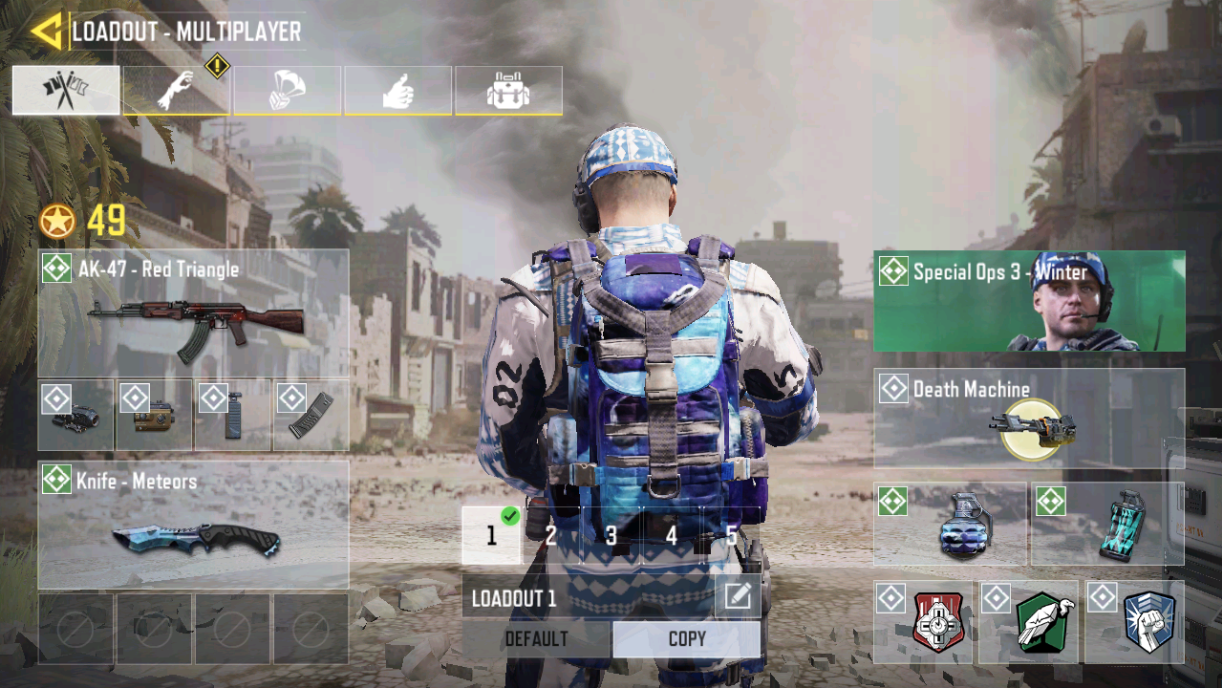Open the thumbs-up emote tab
Image resolution: width=1222 pixels, height=688 pixels.
(x=398, y=90)
